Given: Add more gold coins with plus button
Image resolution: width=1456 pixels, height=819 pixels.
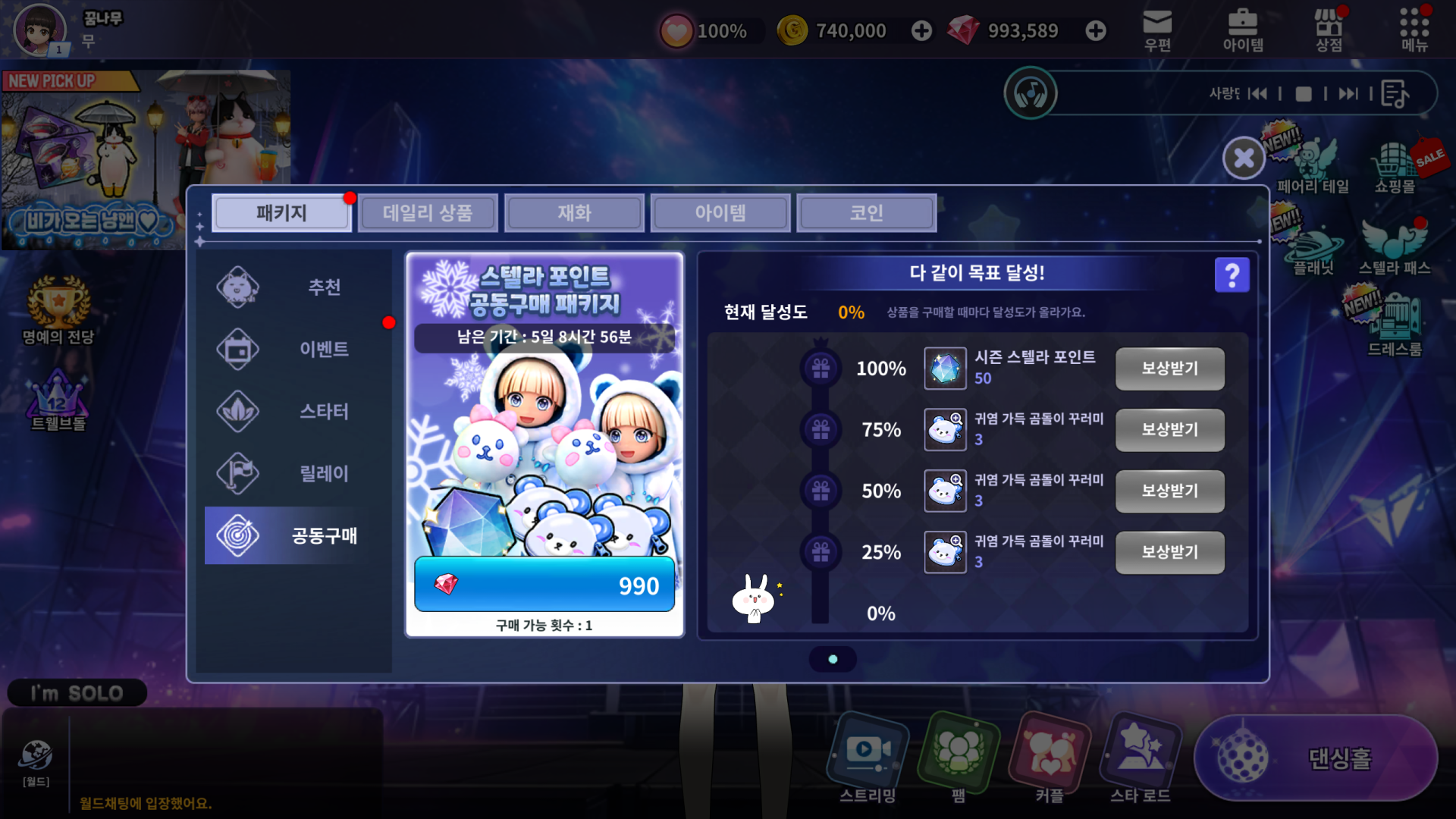Looking at the screenshot, I should (921, 31).
